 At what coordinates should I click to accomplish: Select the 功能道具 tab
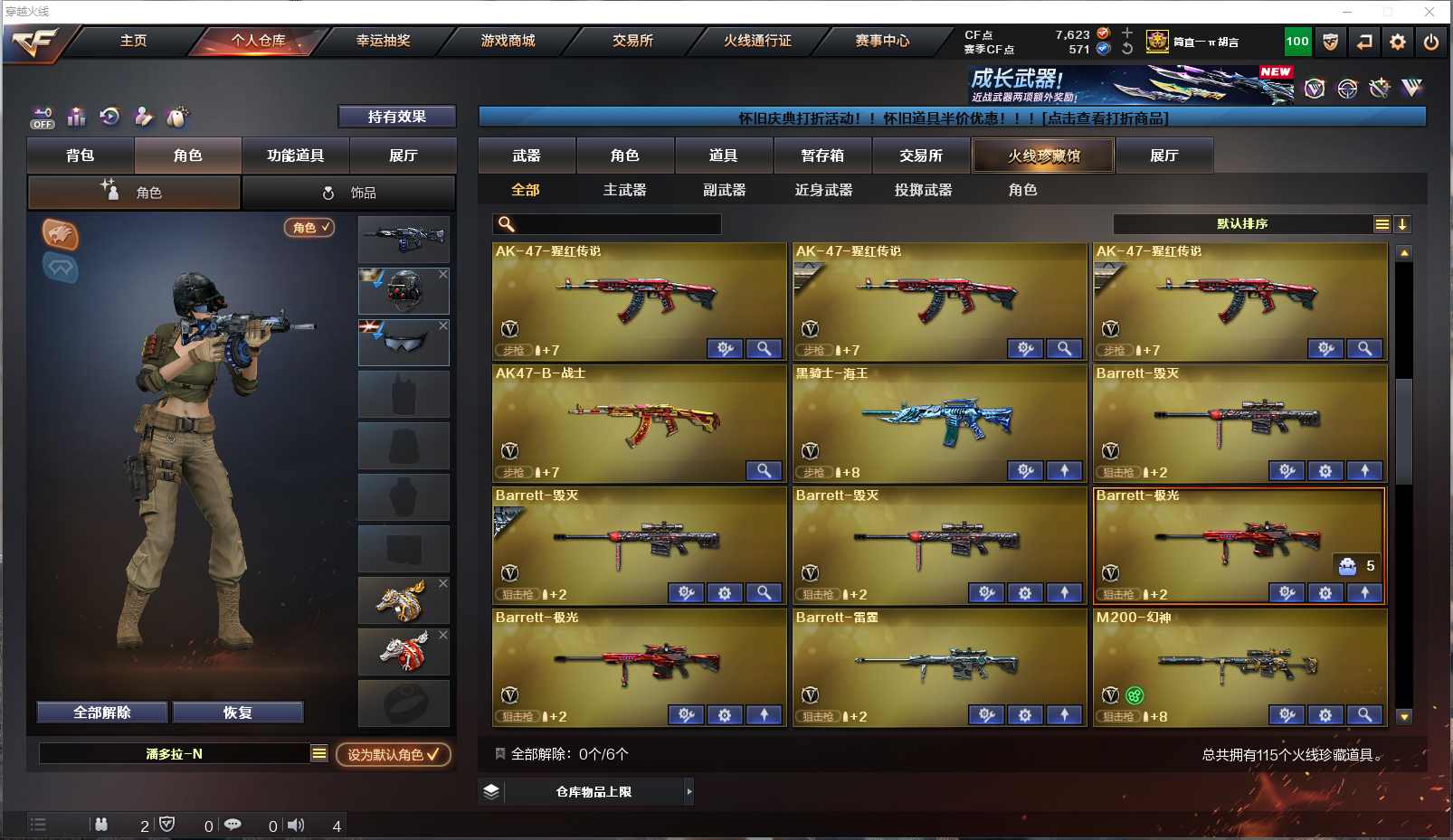pyautogui.click(x=295, y=156)
